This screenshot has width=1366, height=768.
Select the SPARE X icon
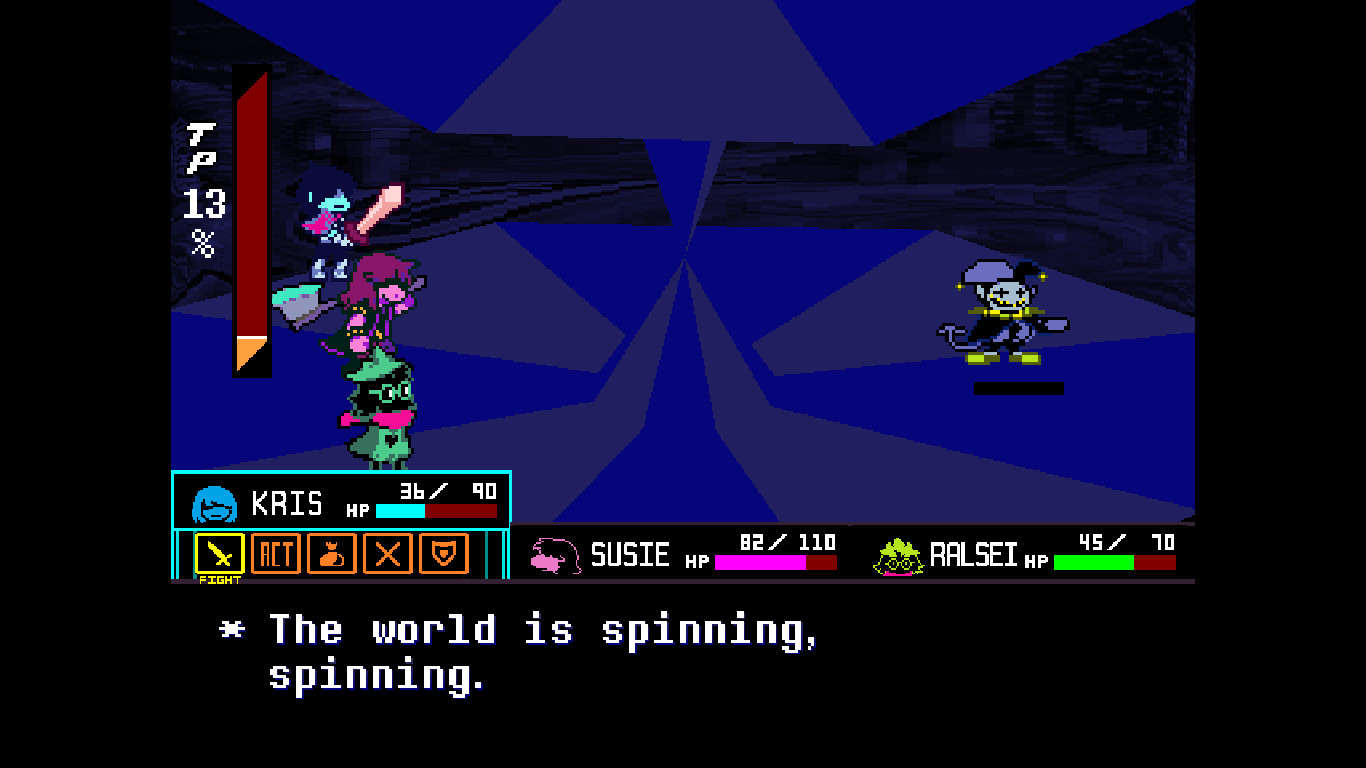click(x=387, y=555)
